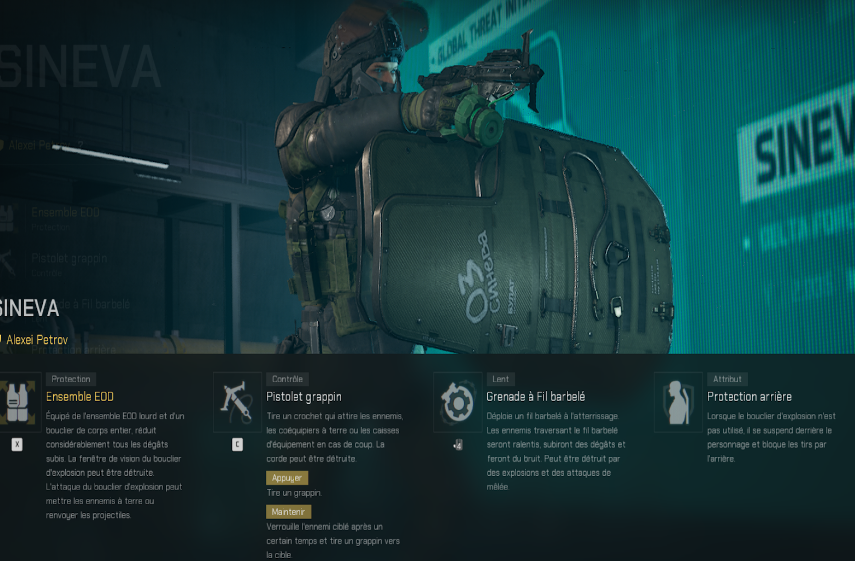Open the Protection arrière trait icon
This screenshot has width=855, height=561.
click(677, 402)
